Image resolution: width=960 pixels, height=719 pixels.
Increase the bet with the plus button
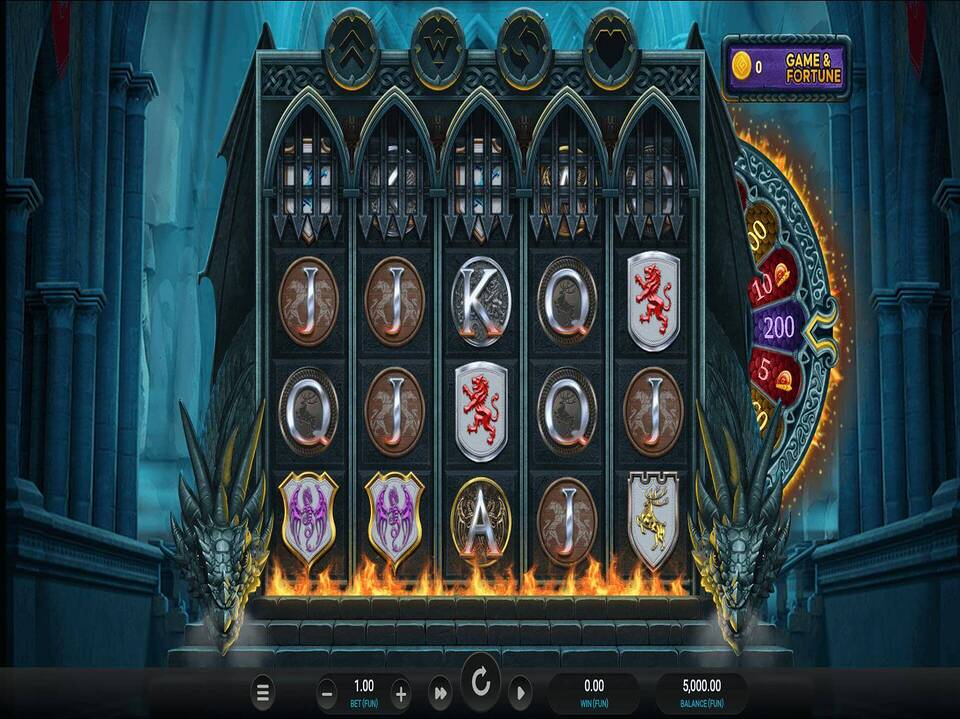(x=401, y=692)
